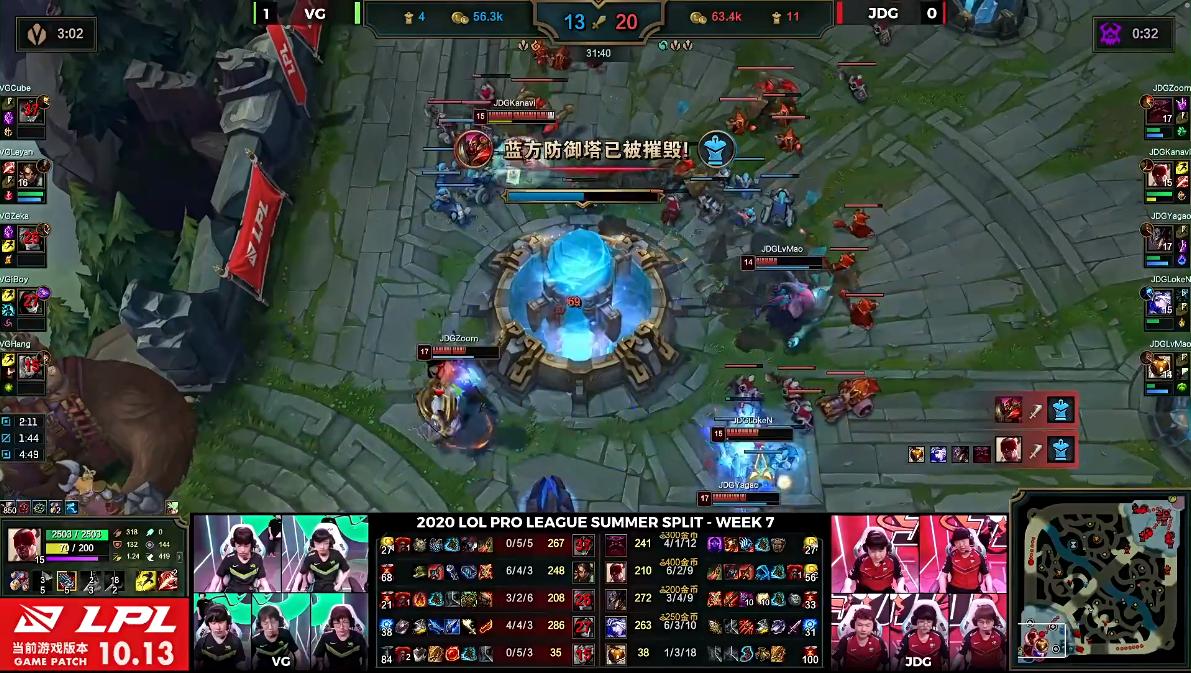Click the LPL game patch 10.13 logo
Image resolution: width=1191 pixels, height=673 pixels.
pos(95,635)
